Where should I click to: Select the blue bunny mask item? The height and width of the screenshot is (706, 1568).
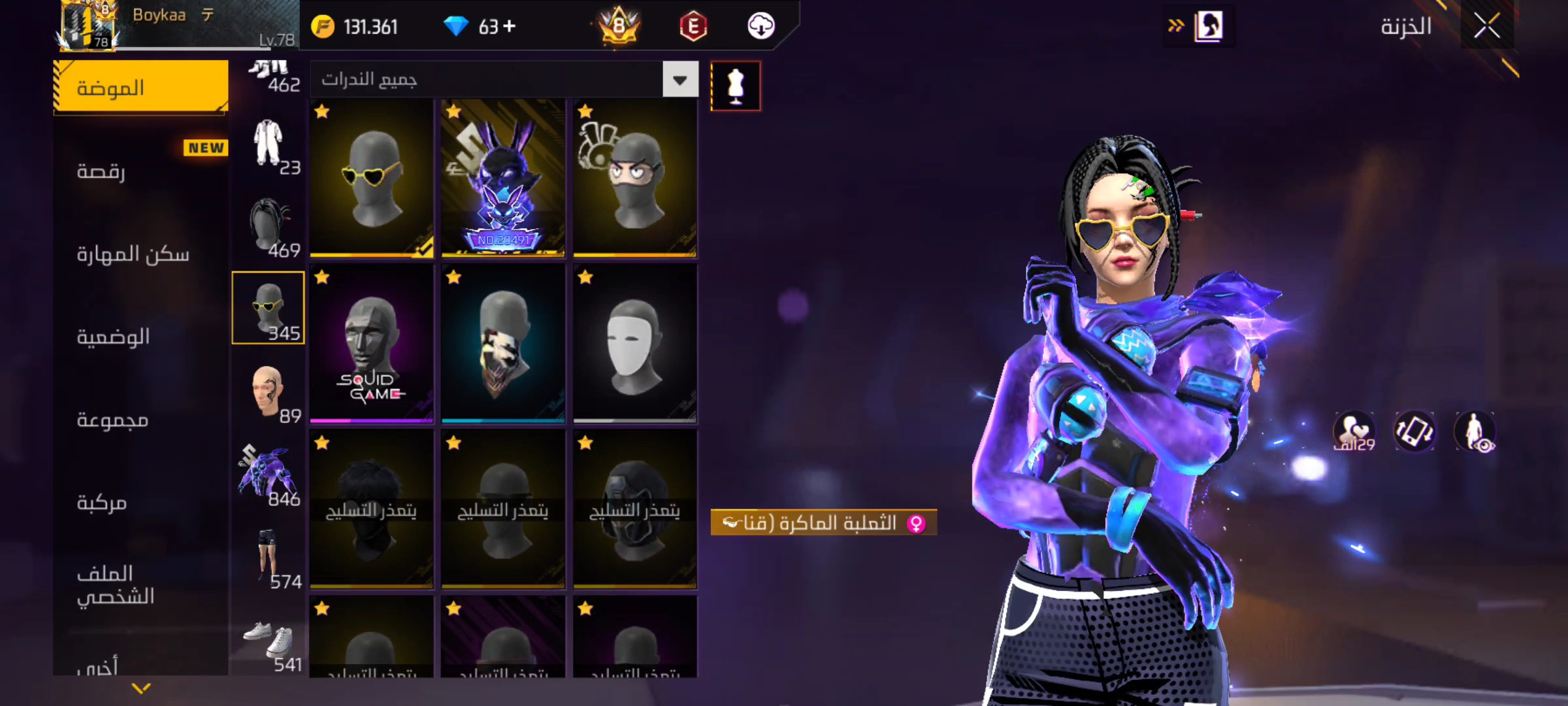pos(503,178)
